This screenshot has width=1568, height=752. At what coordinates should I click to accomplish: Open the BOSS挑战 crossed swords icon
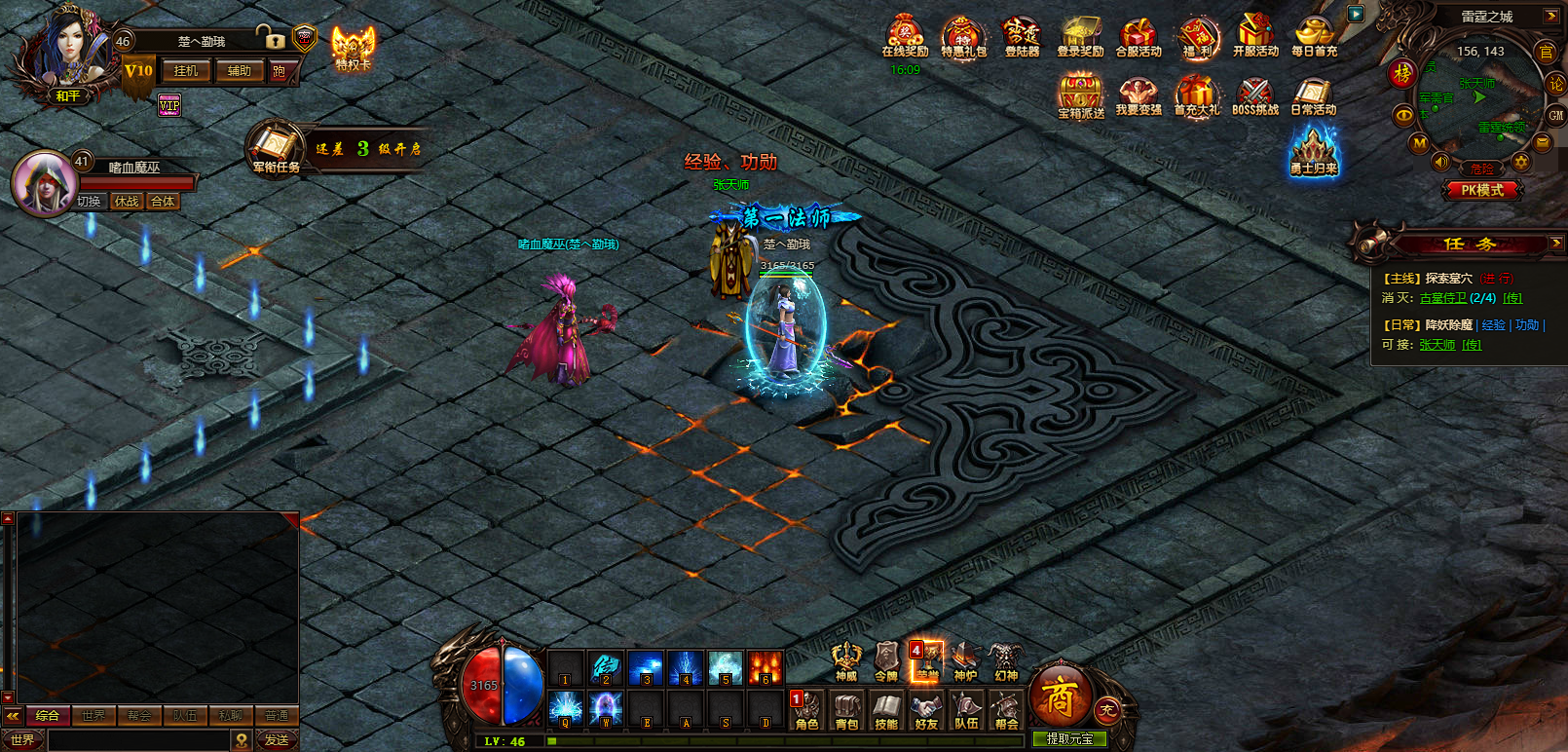pos(1254,96)
